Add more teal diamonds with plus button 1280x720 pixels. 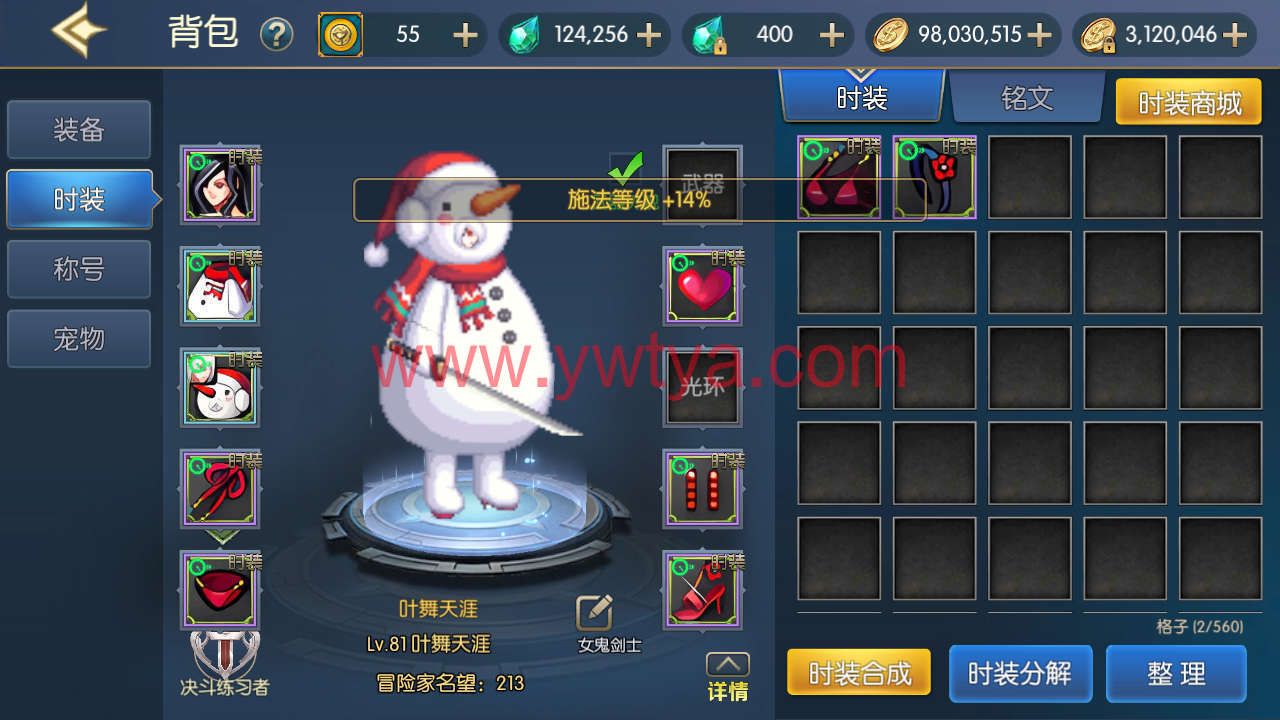coord(649,35)
